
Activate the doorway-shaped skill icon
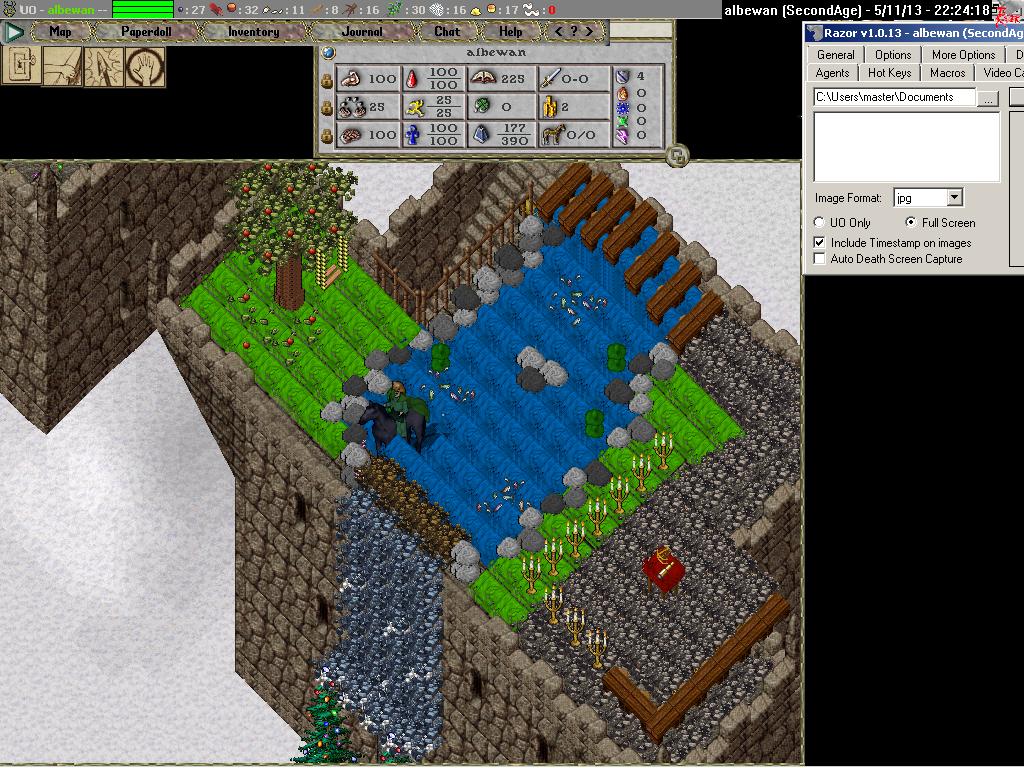pyautogui.click(x=21, y=66)
